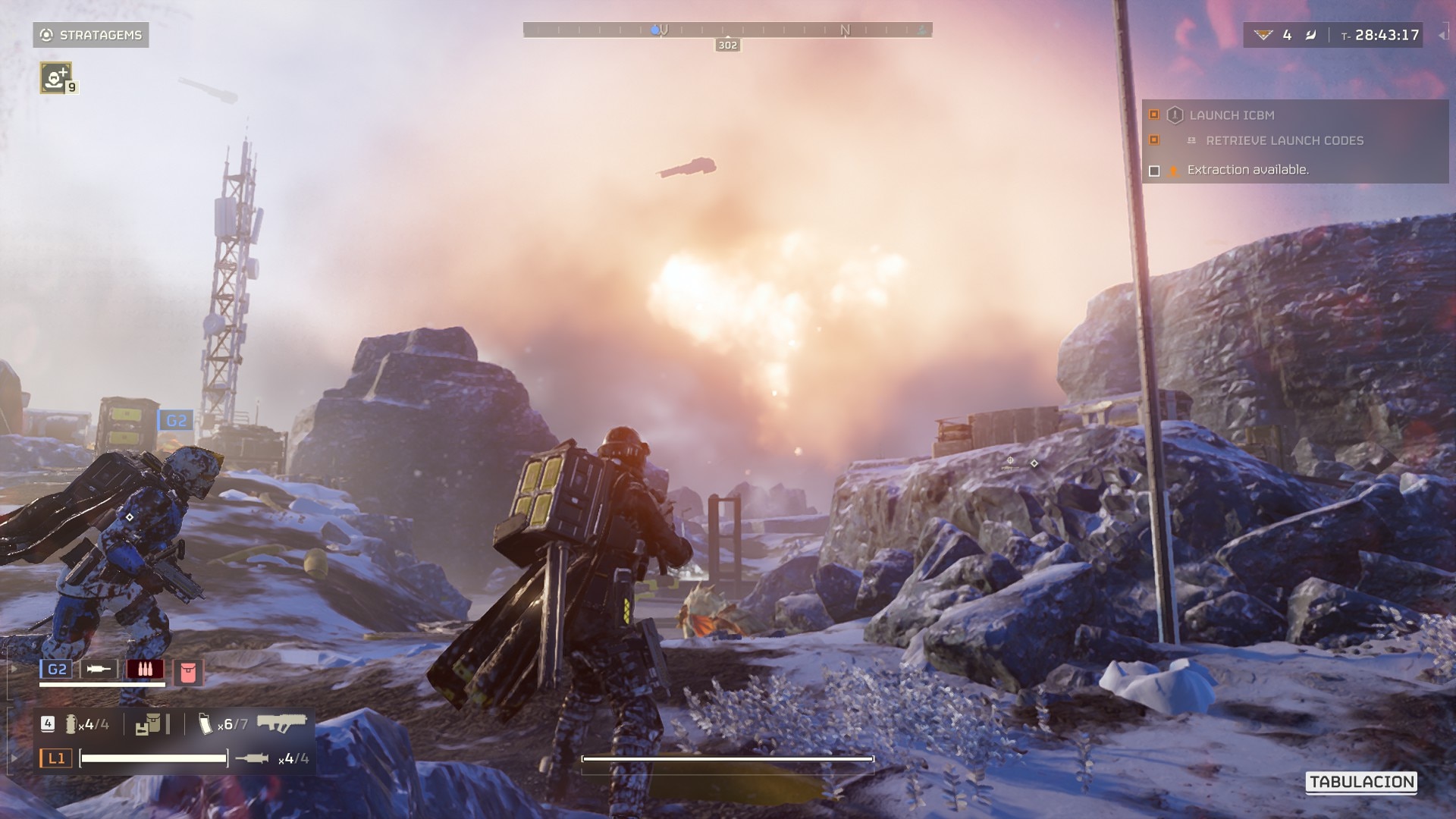Viewport: 1456px width, 819px height.
Task: Toggle the LAUNCH ICBM objective marker
Action: pos(1153,115)
